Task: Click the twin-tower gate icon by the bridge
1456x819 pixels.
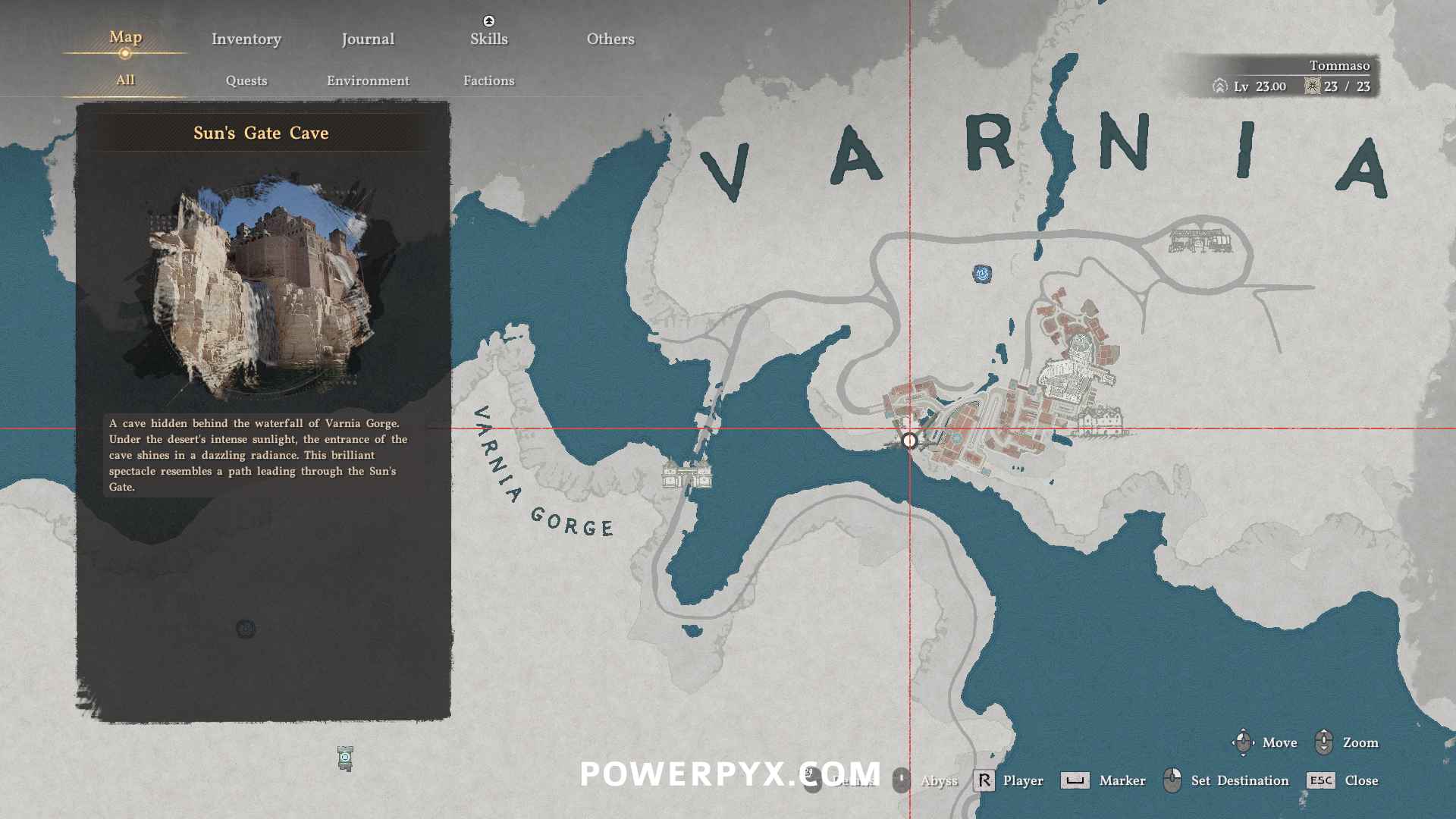Action: (687, 474)
